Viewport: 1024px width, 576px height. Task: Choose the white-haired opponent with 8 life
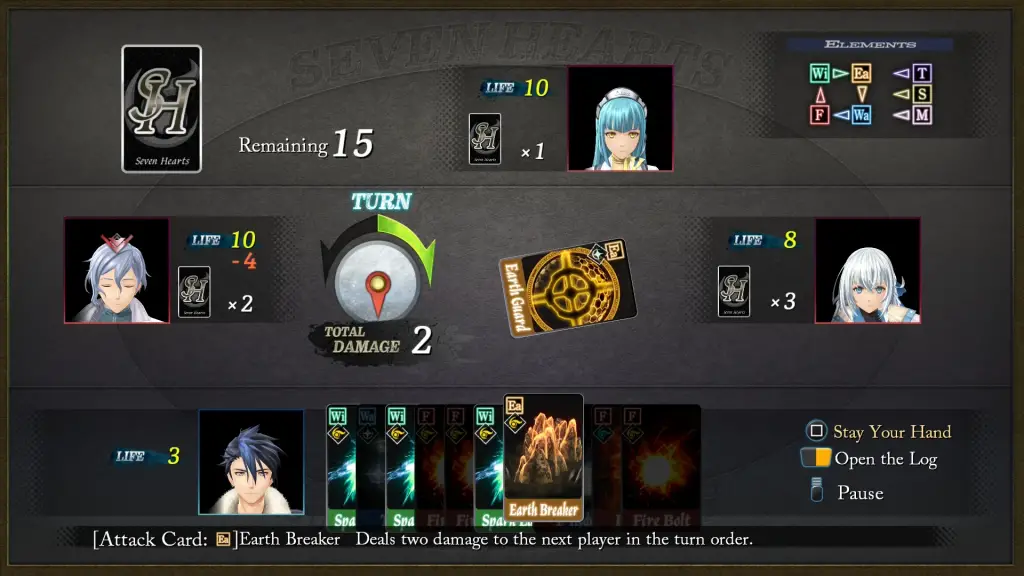point(867,271)
